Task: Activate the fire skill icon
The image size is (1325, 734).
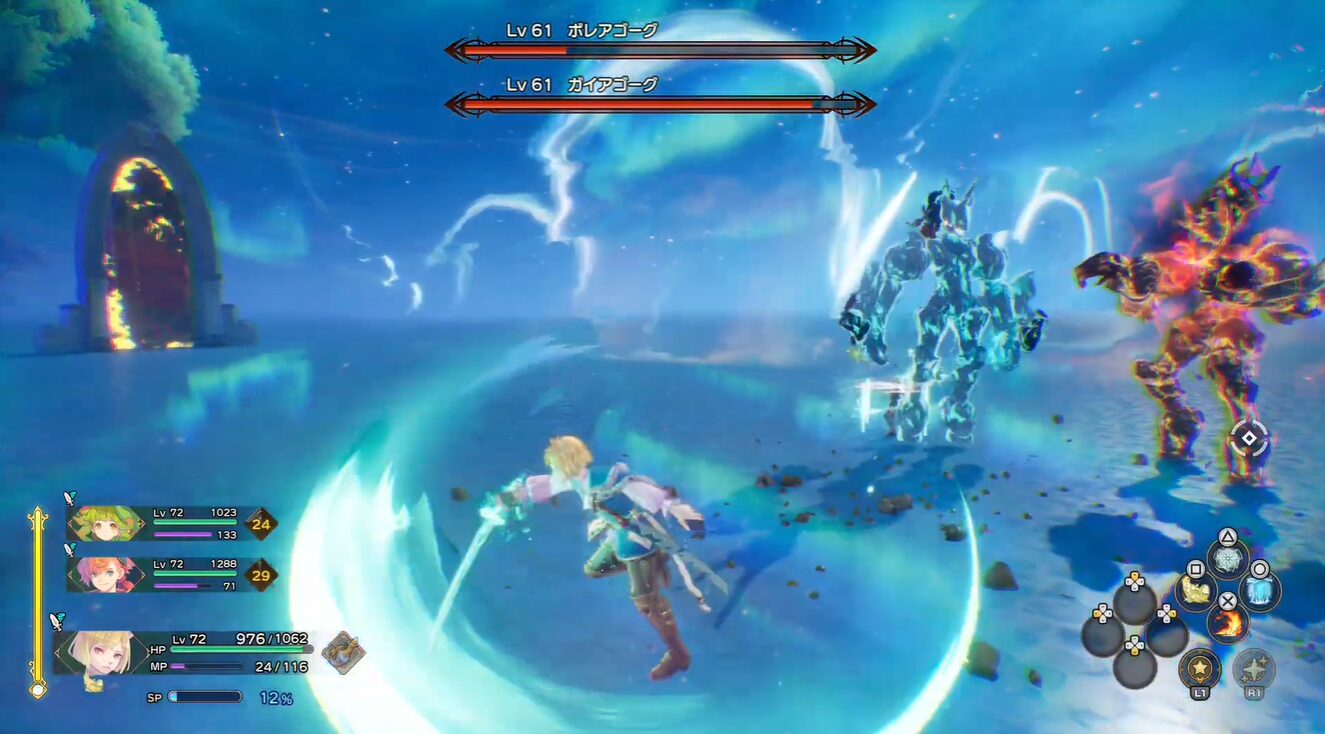Action: tap(1227, 624)
